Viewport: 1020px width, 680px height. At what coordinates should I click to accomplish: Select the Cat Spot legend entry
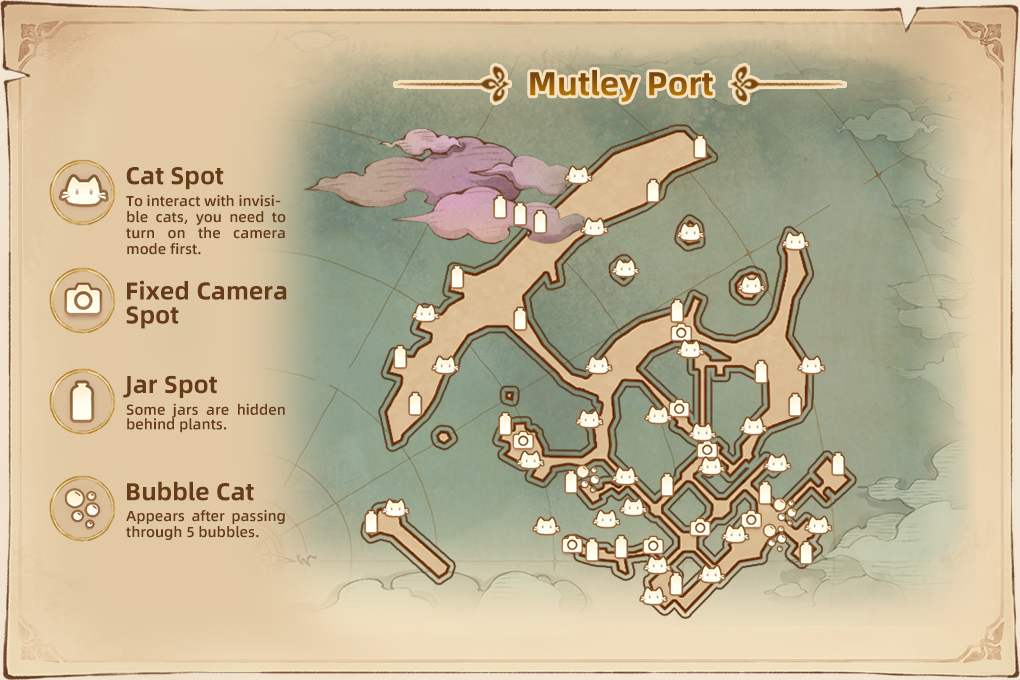84,190
